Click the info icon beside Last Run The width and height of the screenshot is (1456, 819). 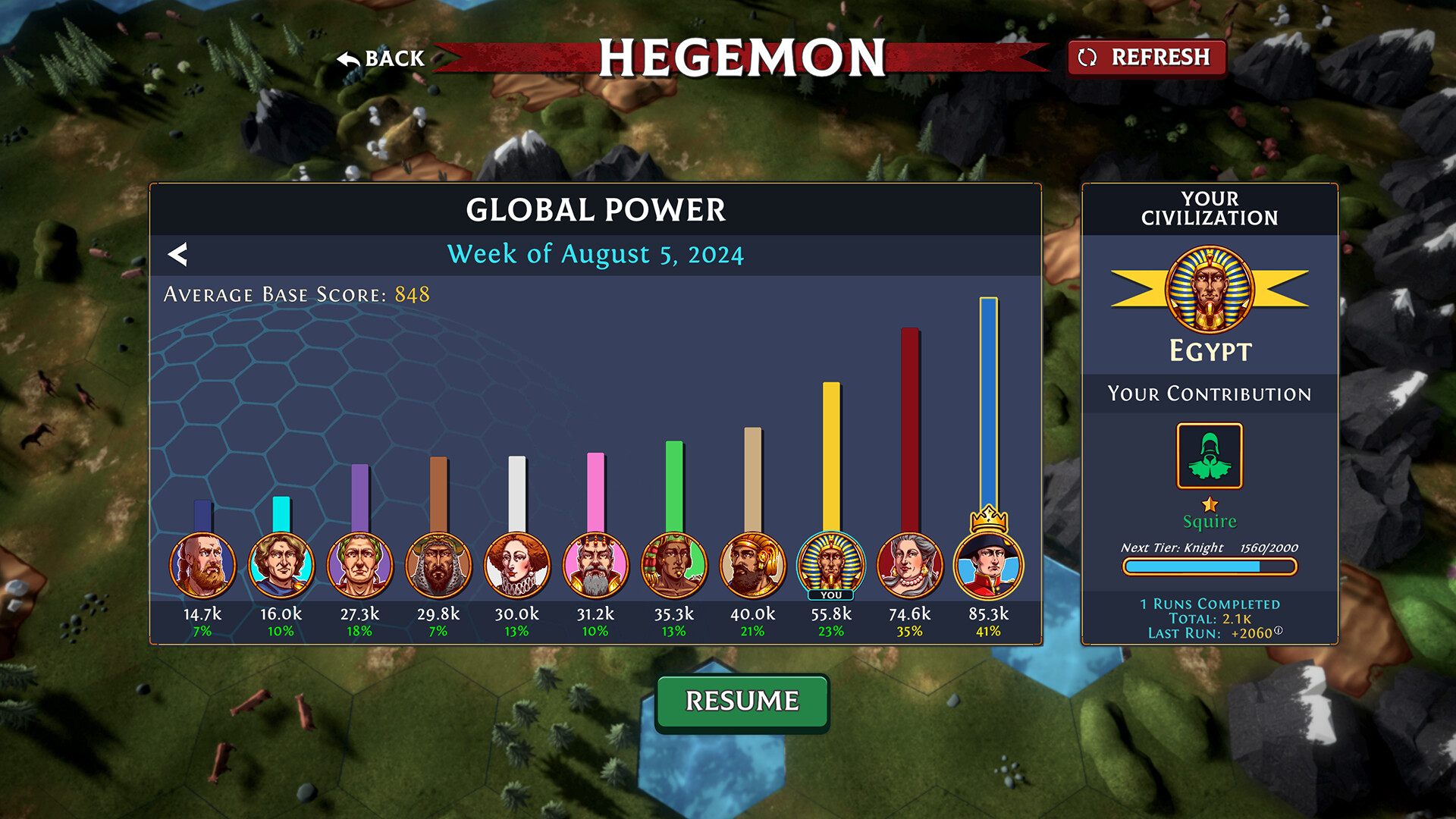[1279, 630]
